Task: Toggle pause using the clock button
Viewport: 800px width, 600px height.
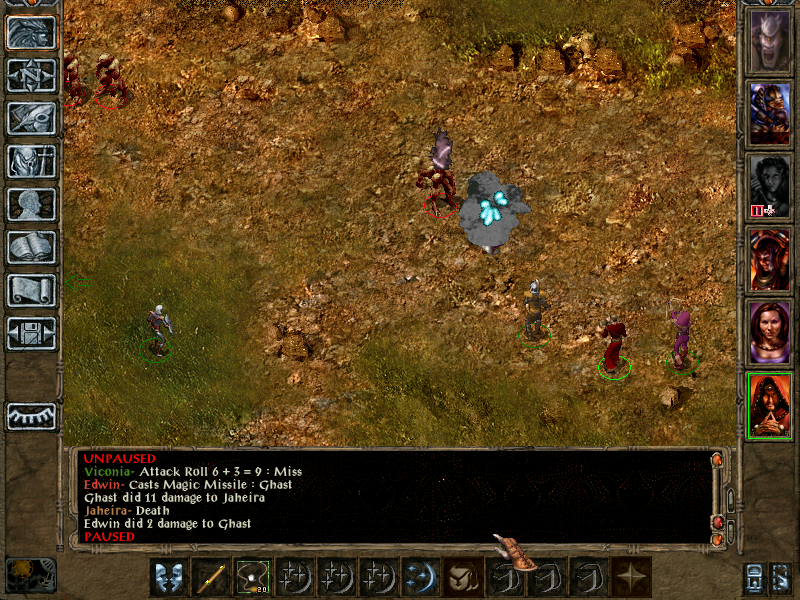Action: (30, 574)
